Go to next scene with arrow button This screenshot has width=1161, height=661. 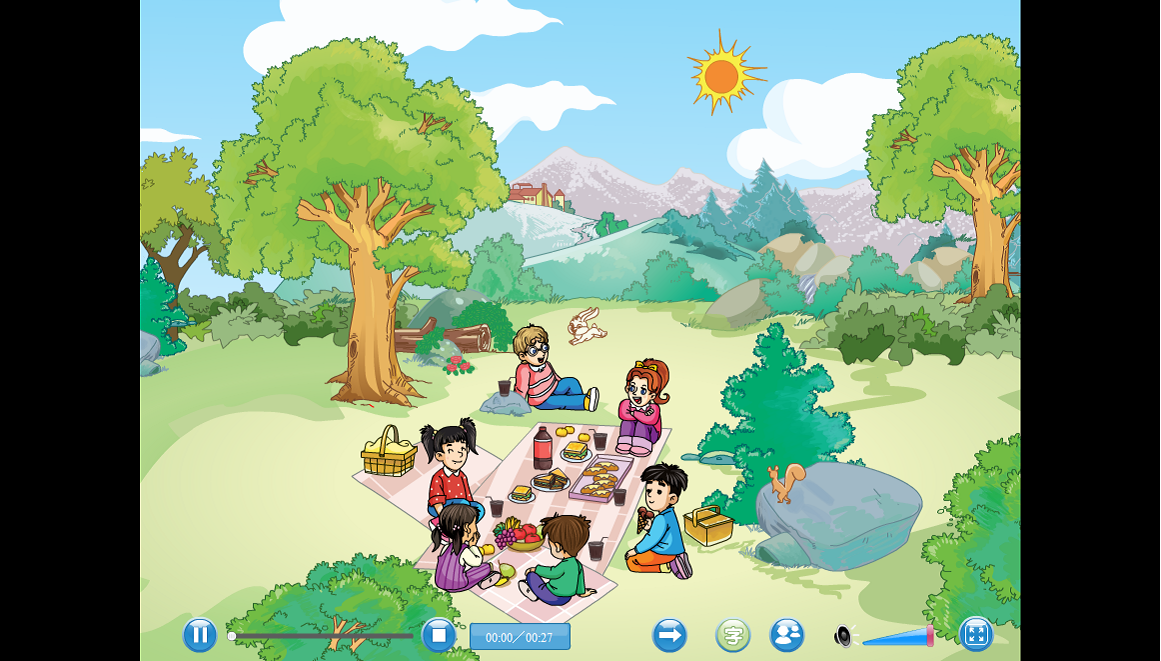669,635
